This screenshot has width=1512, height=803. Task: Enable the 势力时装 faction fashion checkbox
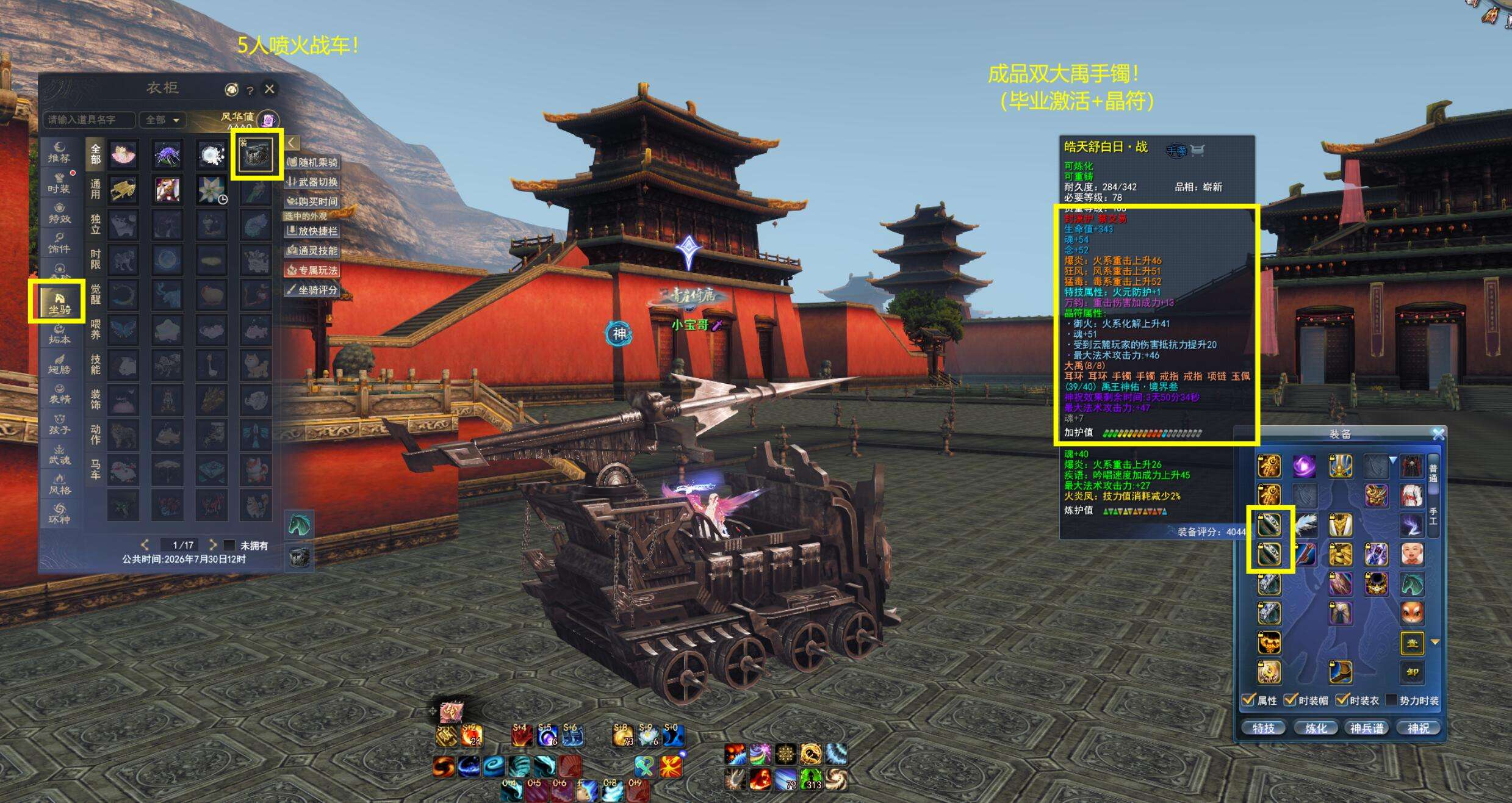tap(1392, 700)
